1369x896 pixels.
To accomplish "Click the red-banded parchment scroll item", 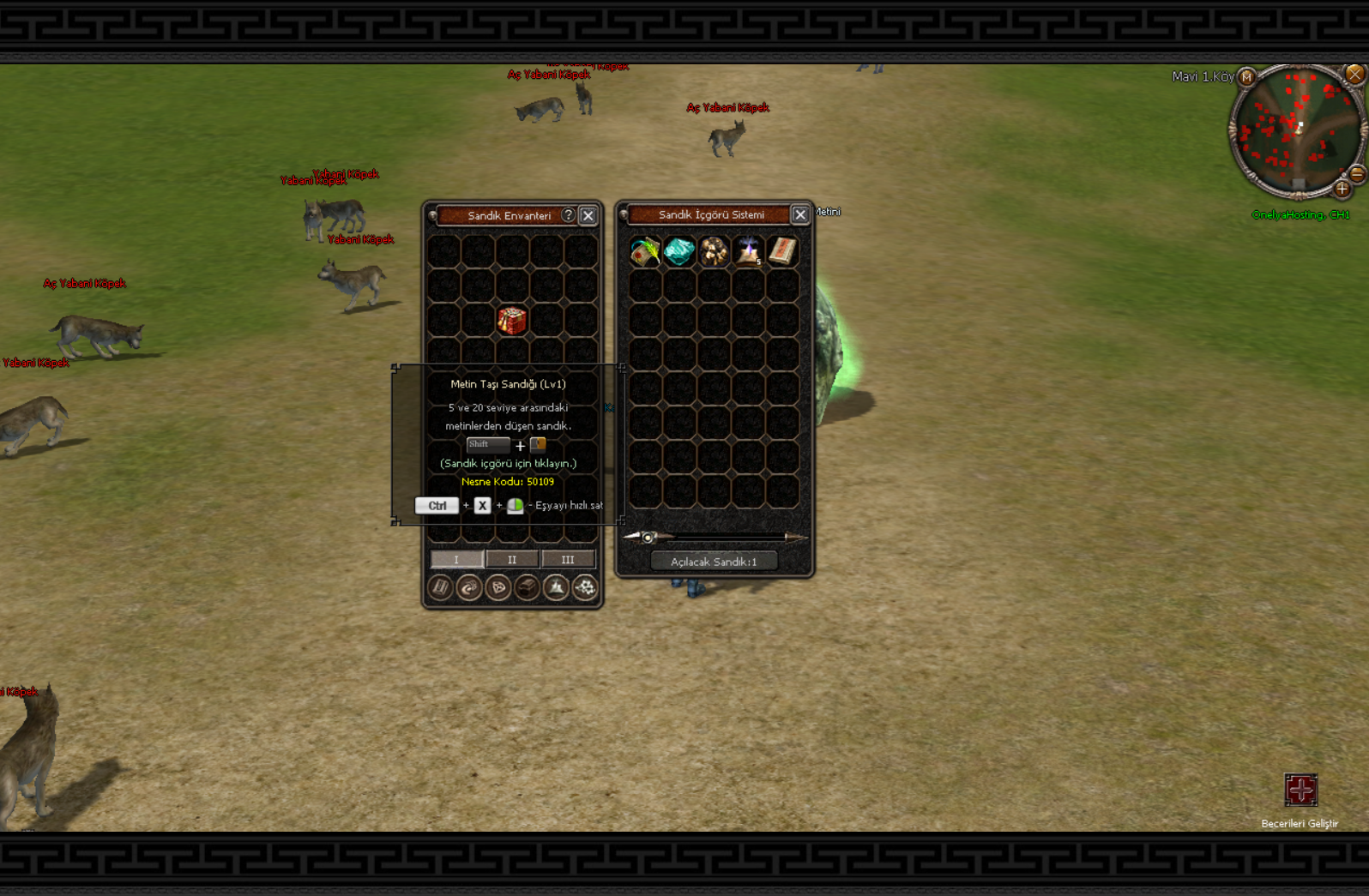I will coord(782,252).
